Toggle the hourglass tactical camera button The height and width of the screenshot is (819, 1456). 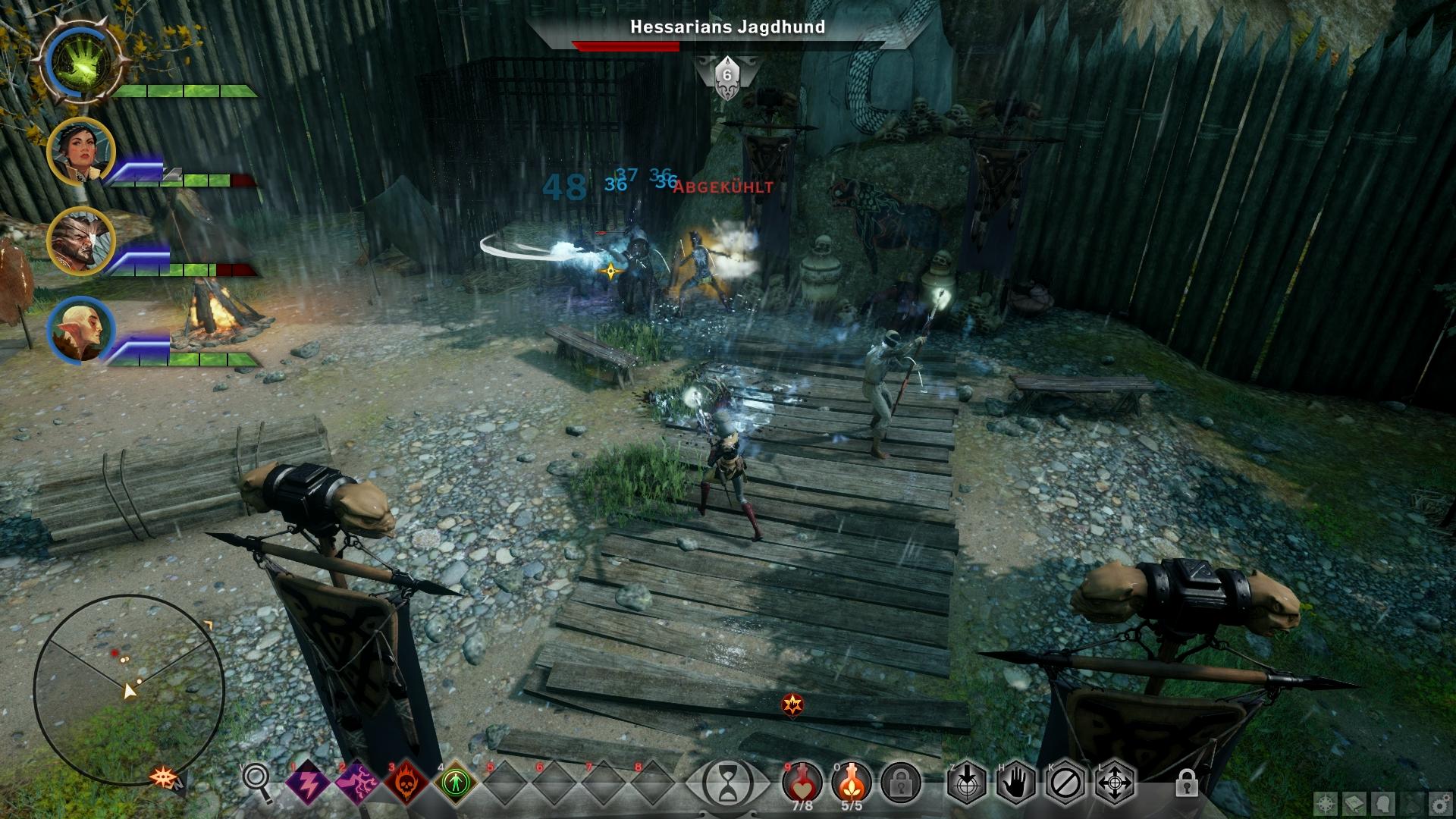(x=728, y=781)
